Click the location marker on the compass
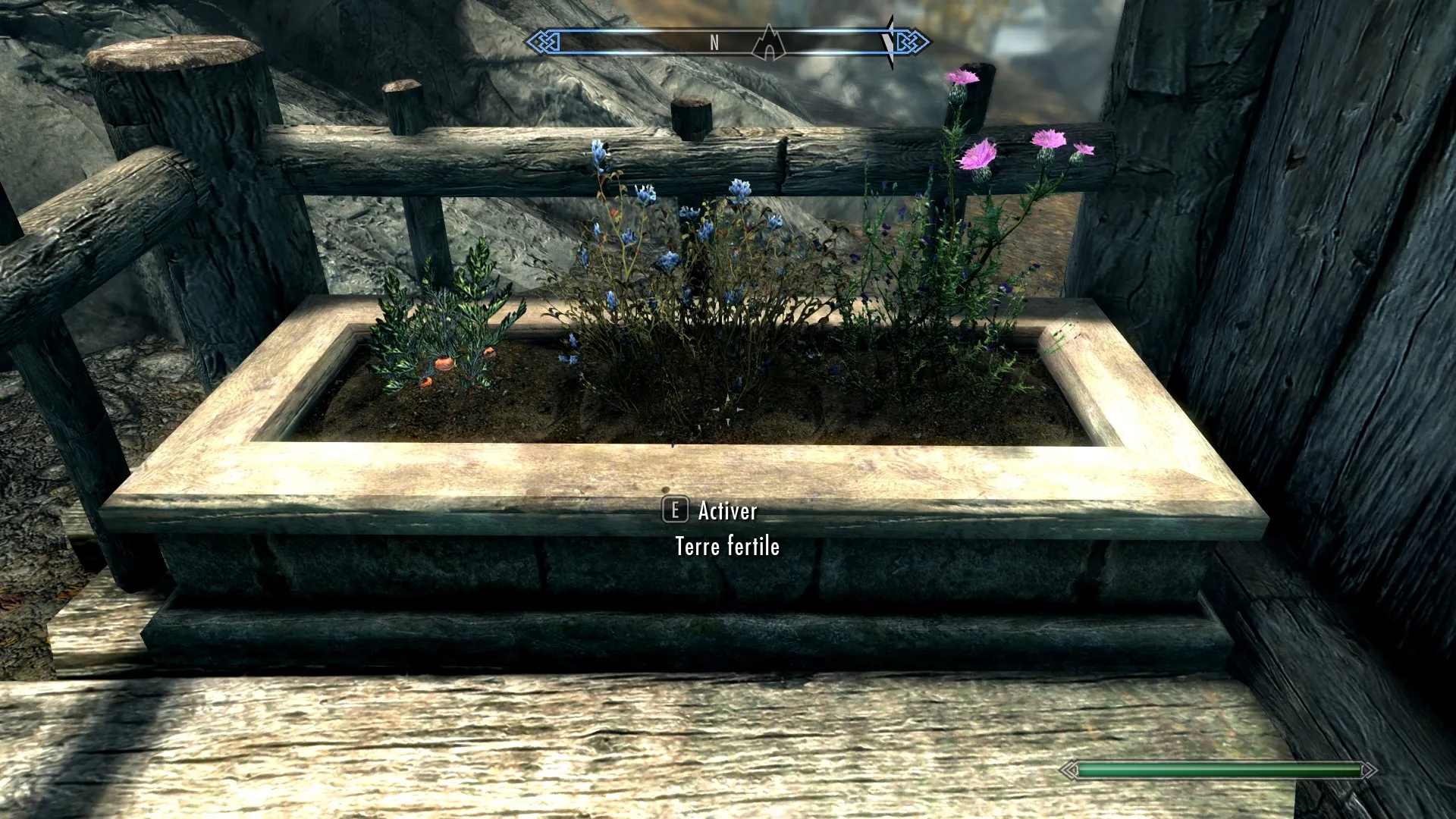Screen dimensions: 1456x819 (x=769, y=43)
